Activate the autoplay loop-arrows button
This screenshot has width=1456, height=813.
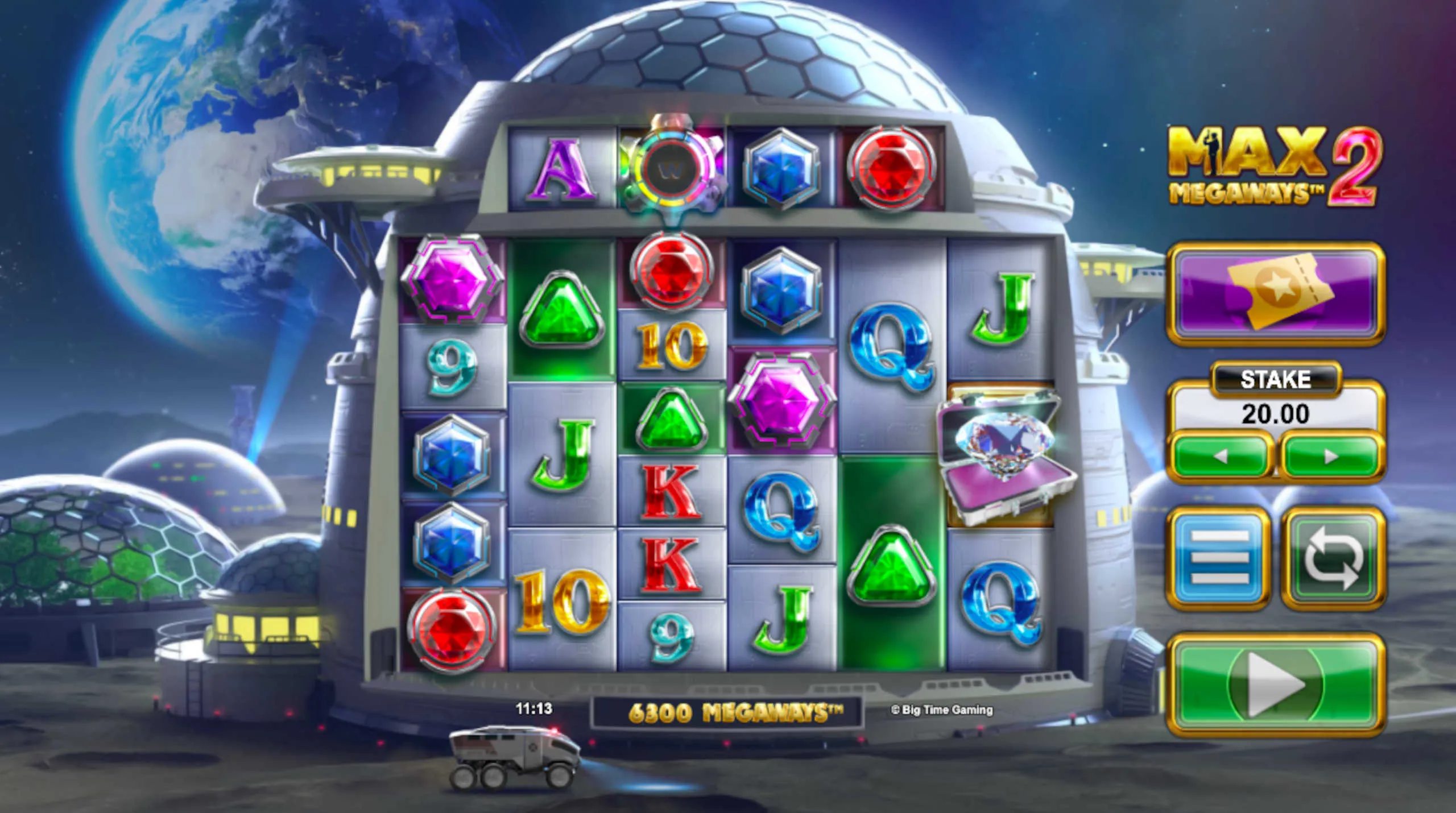1333,557
